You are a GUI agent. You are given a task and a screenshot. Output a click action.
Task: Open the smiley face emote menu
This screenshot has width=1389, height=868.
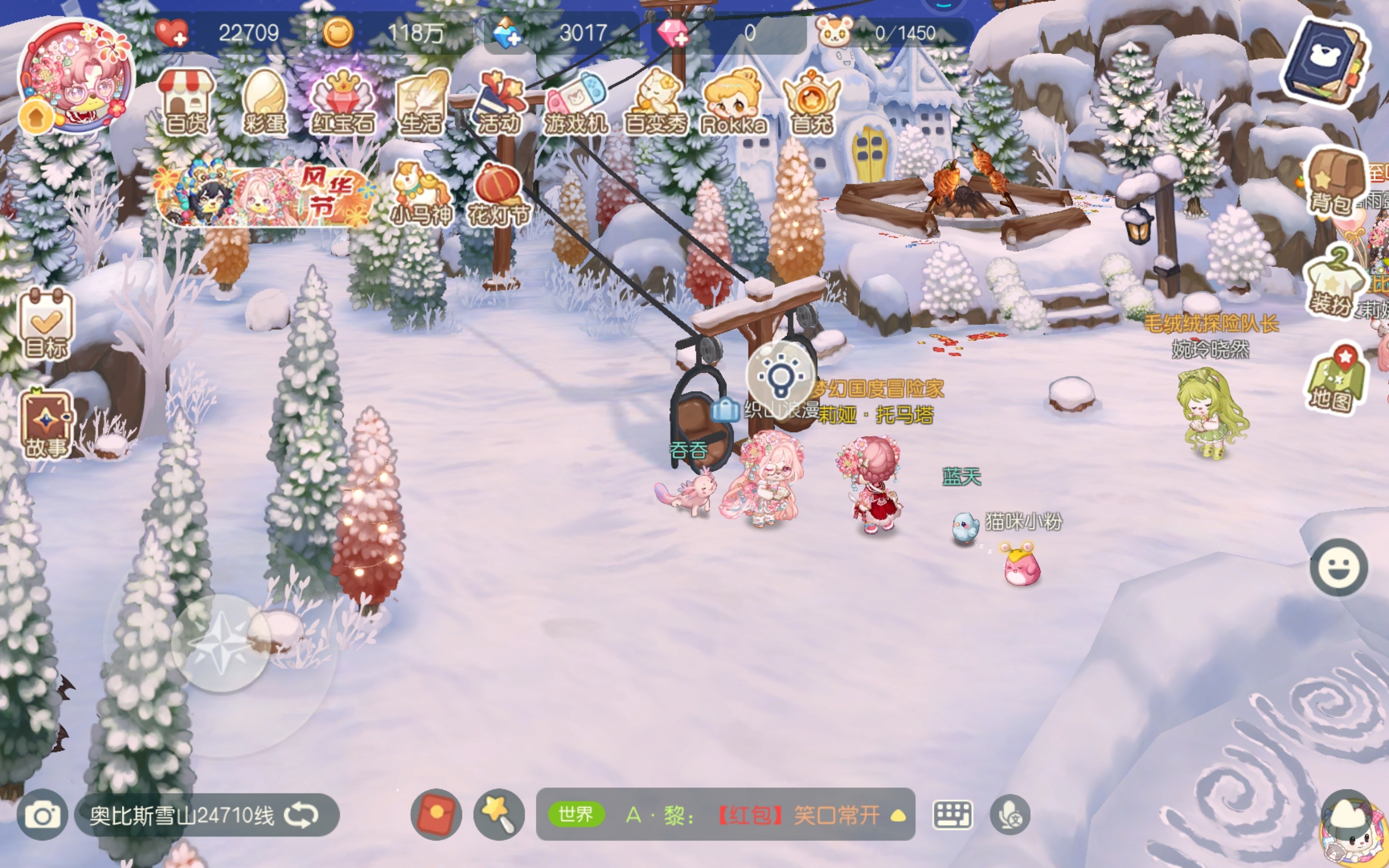(1338, 567)
